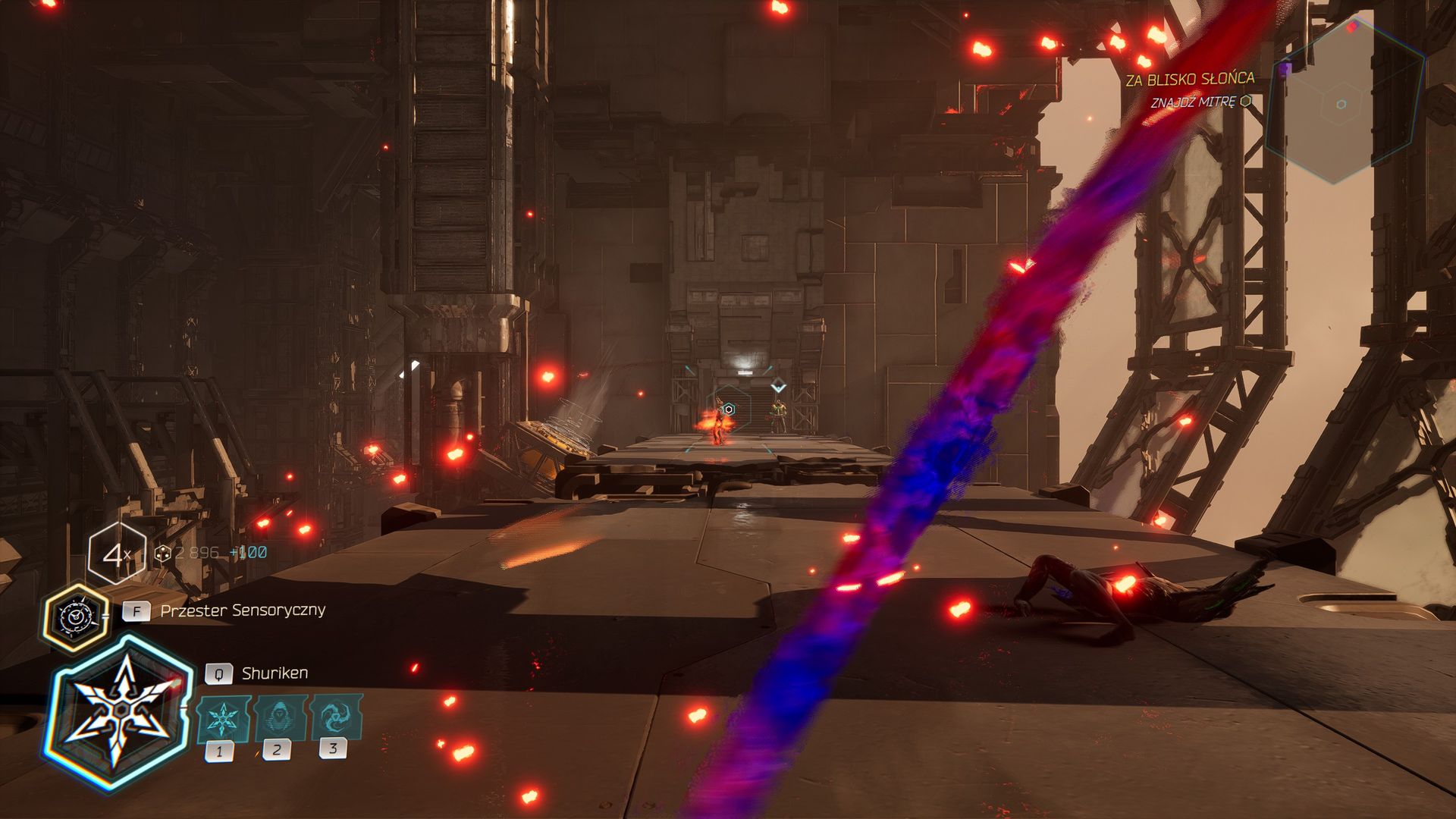Image resolution: width=1456 pixels, height=819 pixels.
Task: Activate the large Shuriken ability icon
Action: [x=119, y=713]
